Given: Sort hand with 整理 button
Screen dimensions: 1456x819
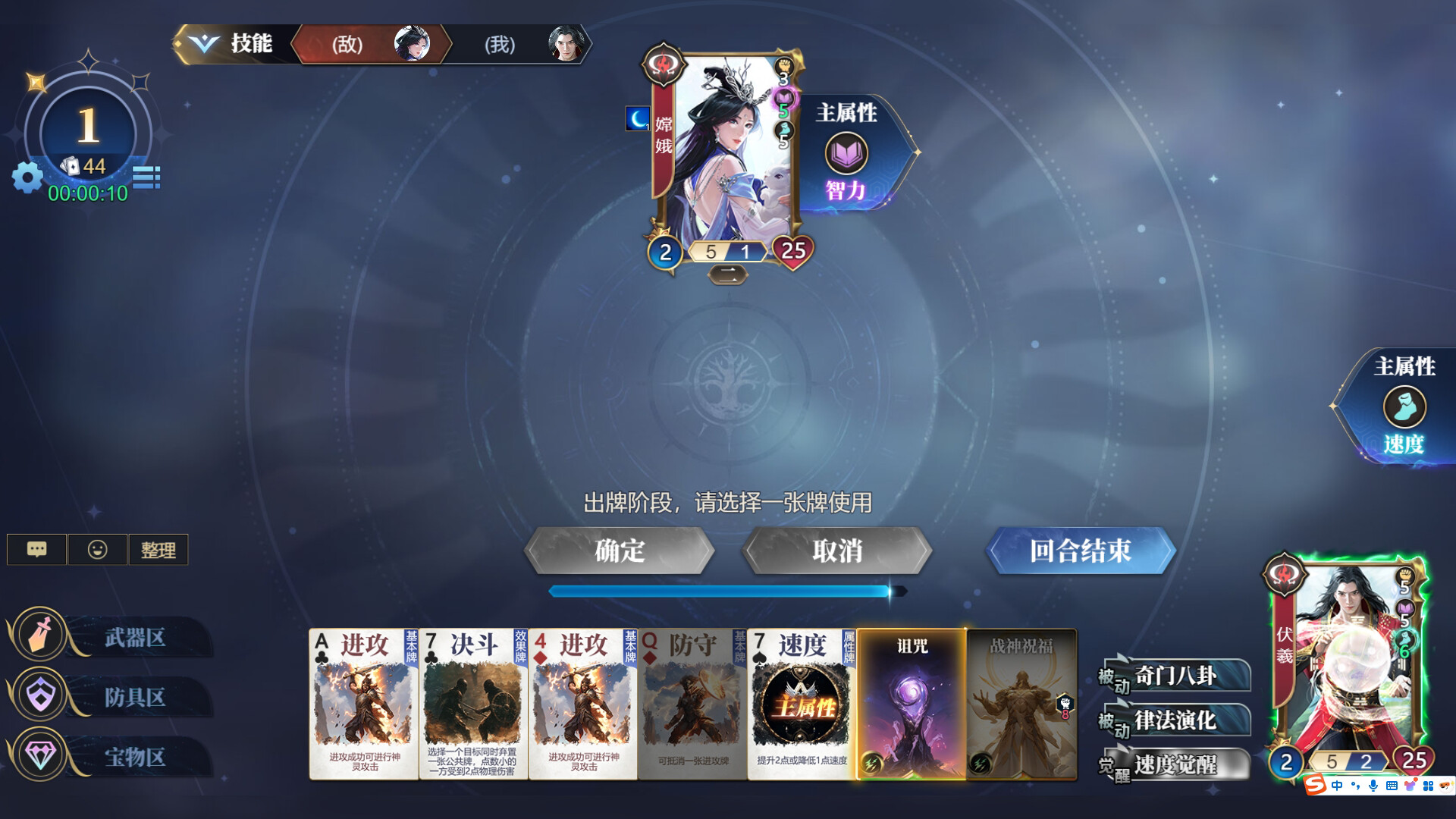Looking at the screenshot, I should (x=158, y=550).
